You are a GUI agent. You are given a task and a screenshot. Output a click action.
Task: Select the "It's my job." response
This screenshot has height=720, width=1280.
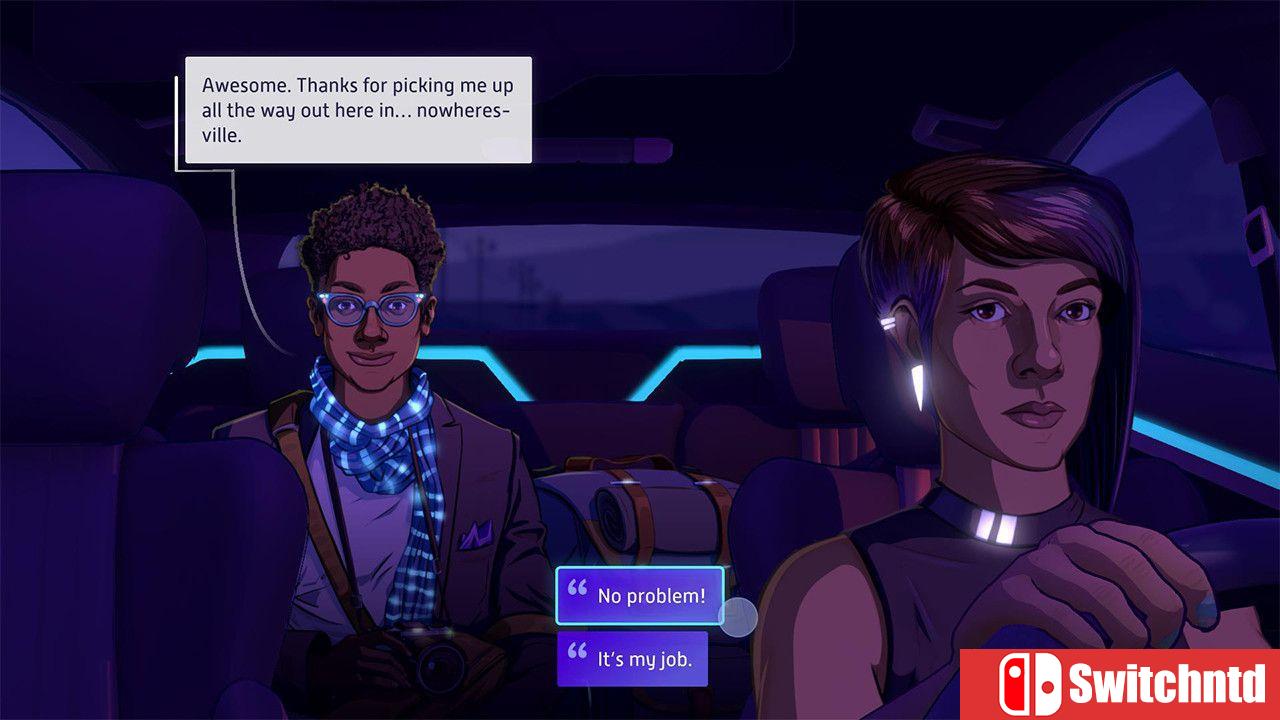(632, 659)
